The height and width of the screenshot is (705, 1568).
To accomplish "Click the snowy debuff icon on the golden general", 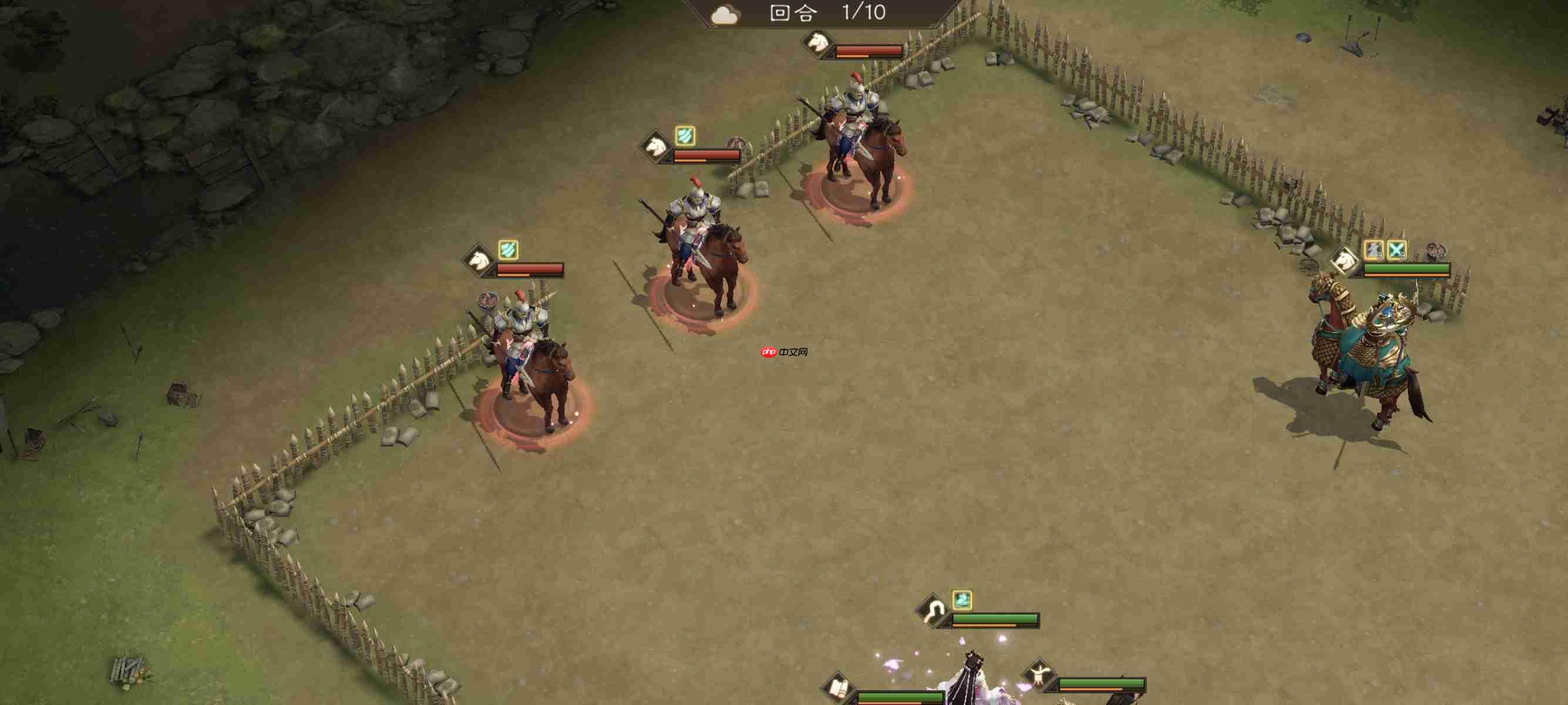I will (1372, 251).
